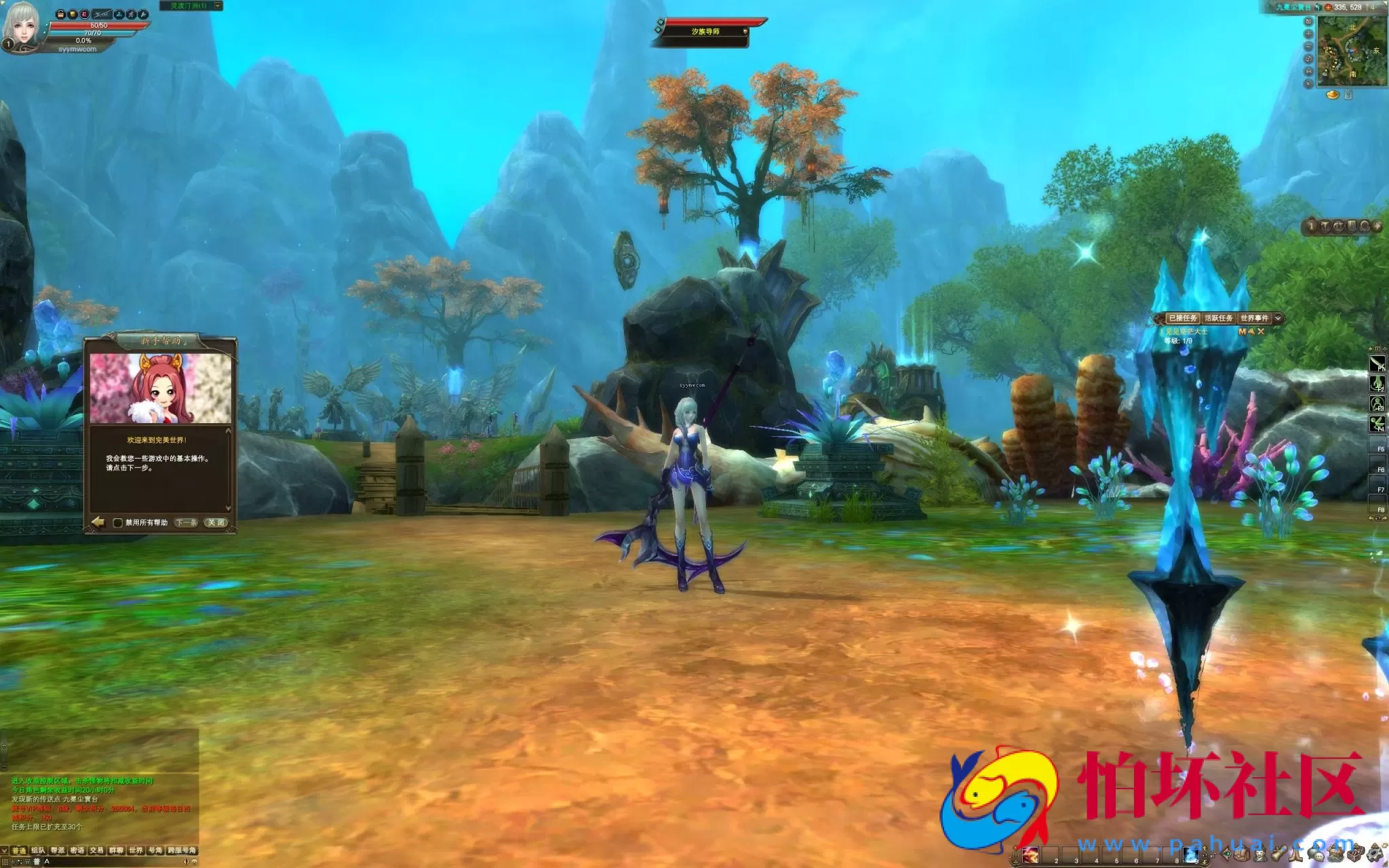Viewport: 1389px width, 868px height.
Task: Open the 活跃任务 quest tab
Action: tap(1218, 318)
